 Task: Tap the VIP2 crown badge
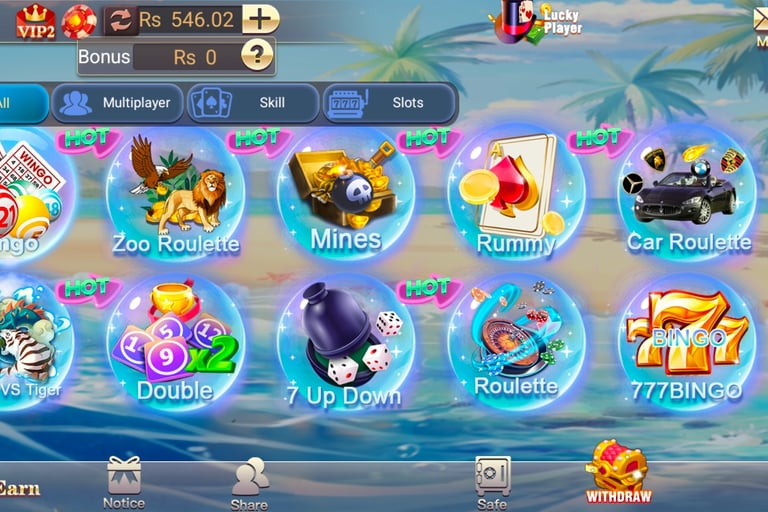(35, 20)
